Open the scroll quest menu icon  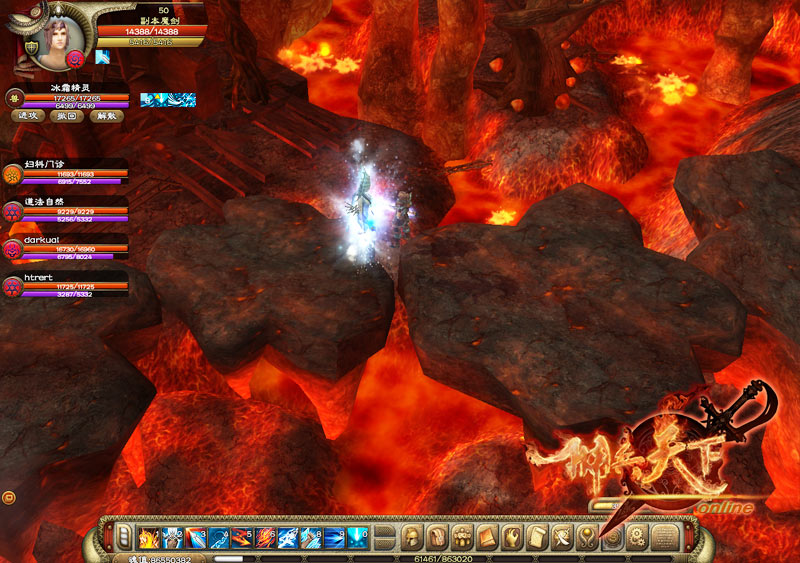click(x=536, y=537)
